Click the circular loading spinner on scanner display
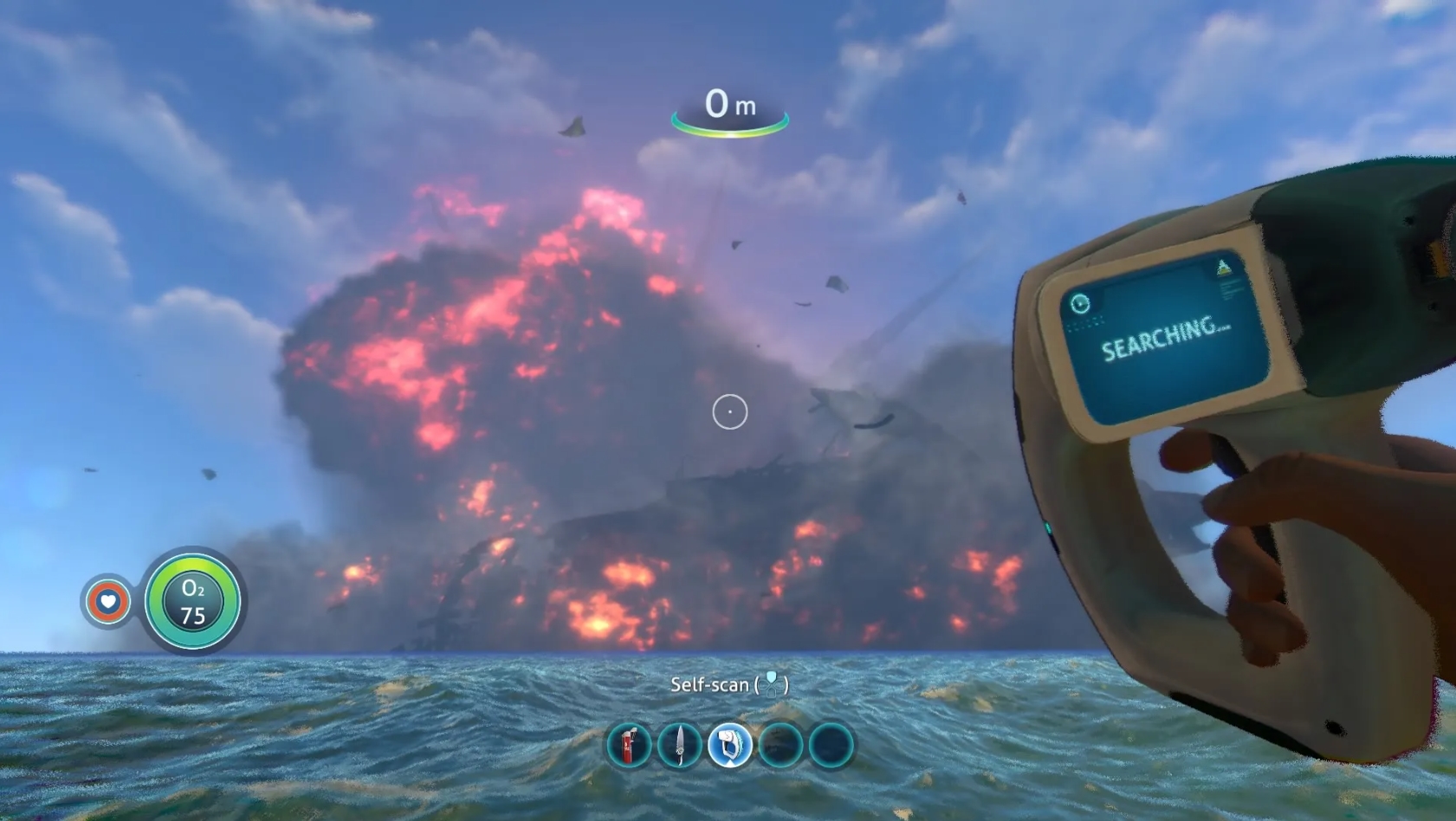Viewport: 1456px width, 821px height. click(x=1079, y=305)
